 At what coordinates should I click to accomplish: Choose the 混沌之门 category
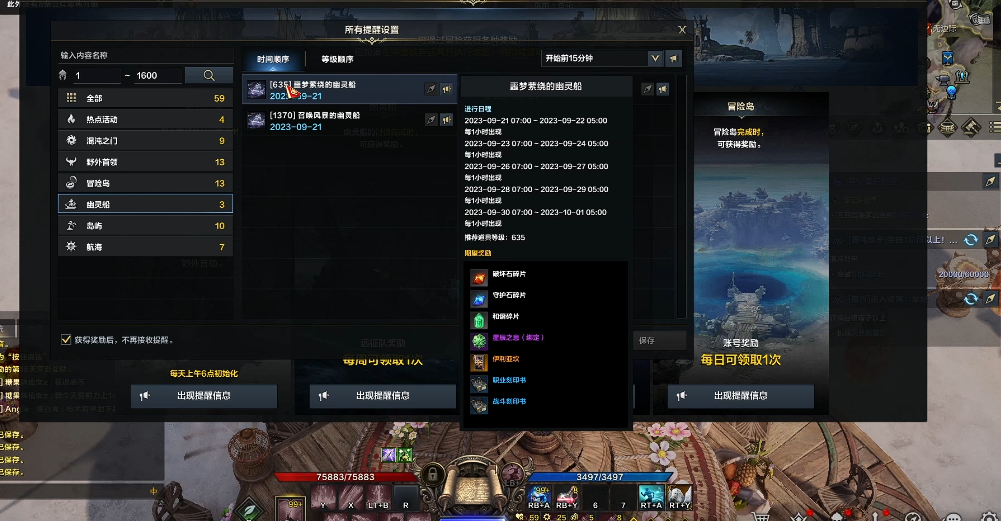tap(145, 140)
